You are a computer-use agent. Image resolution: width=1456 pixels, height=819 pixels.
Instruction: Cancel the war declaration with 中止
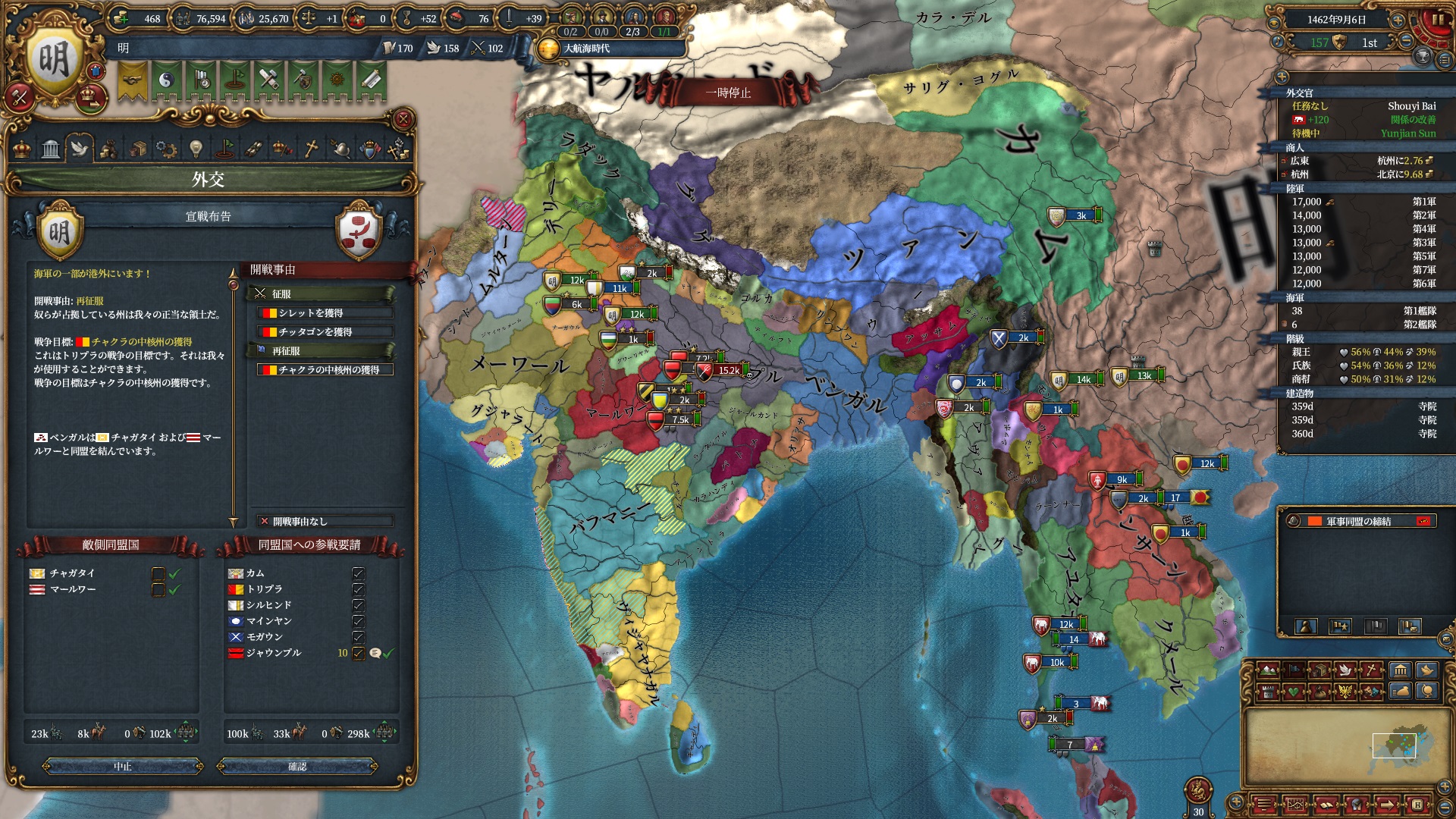pos(123,767)
